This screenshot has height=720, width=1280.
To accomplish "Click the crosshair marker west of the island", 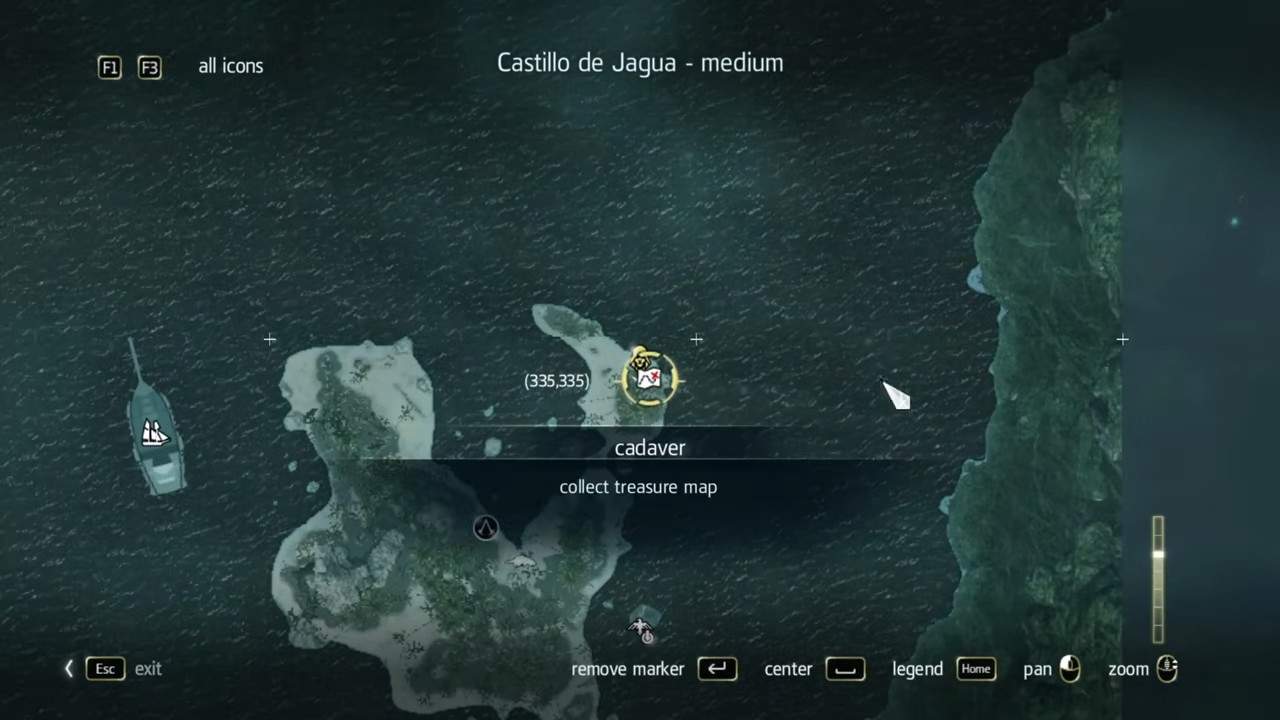I will coord(269,340).
